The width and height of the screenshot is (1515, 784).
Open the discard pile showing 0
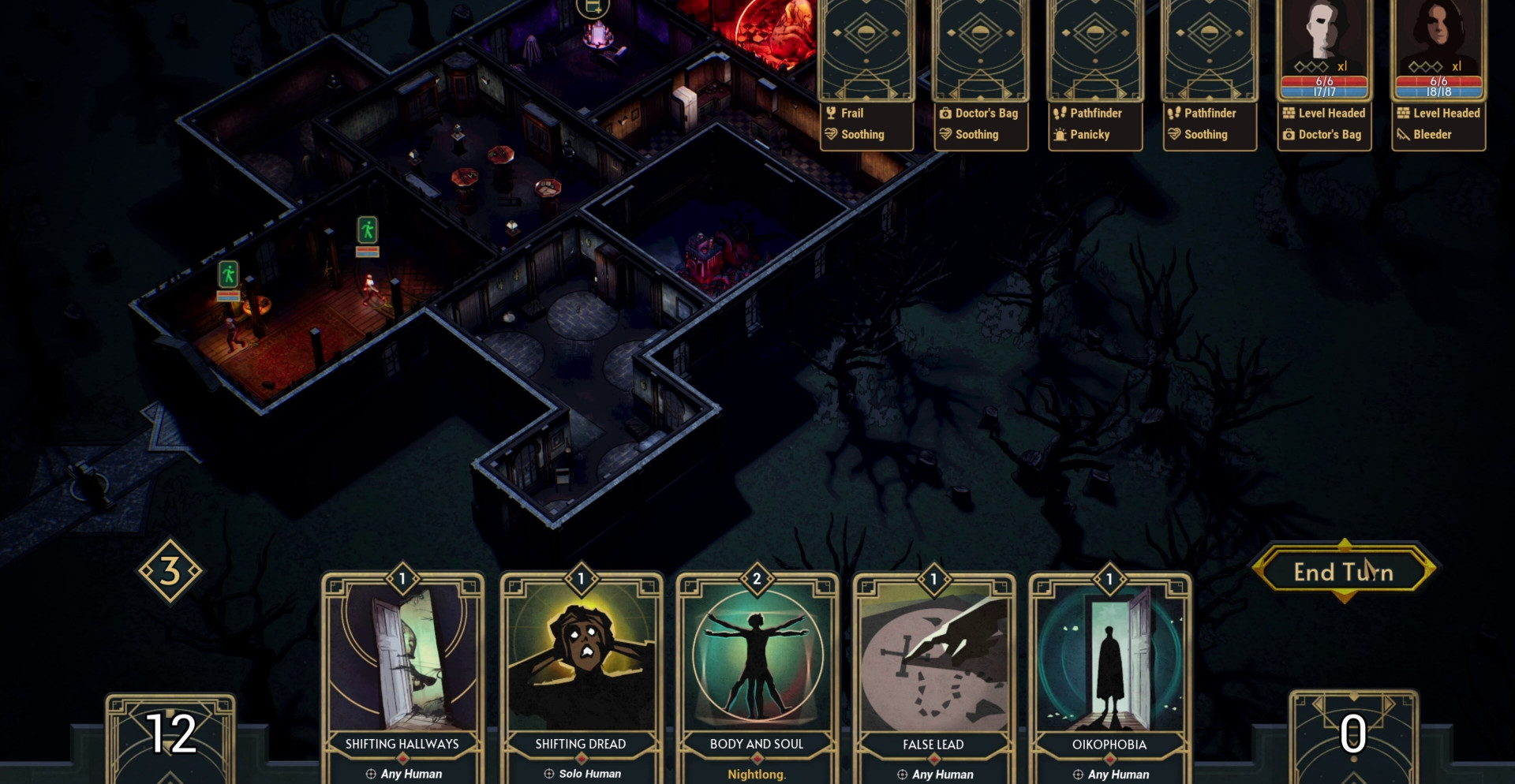click(x=1353, y=736)
